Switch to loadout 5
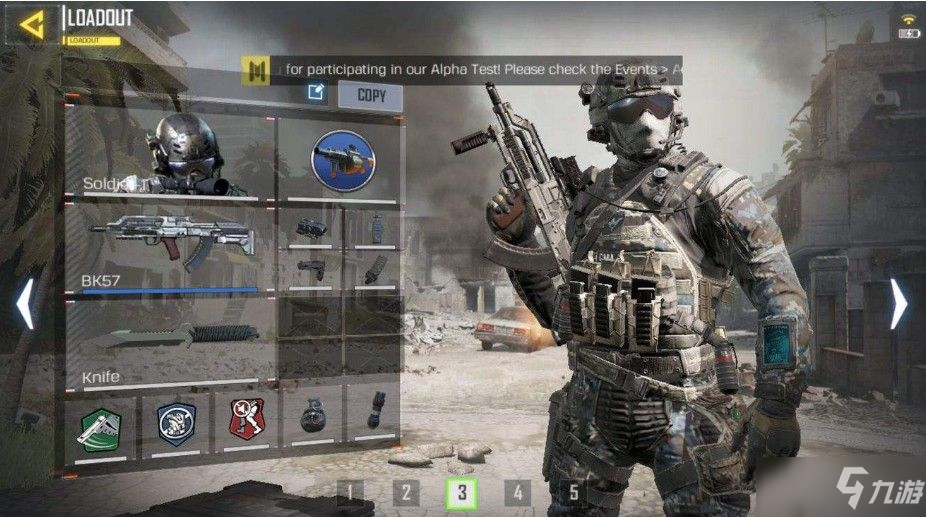Image resolution: width=926 pixels, height=517 pixels. pos(573,492)
